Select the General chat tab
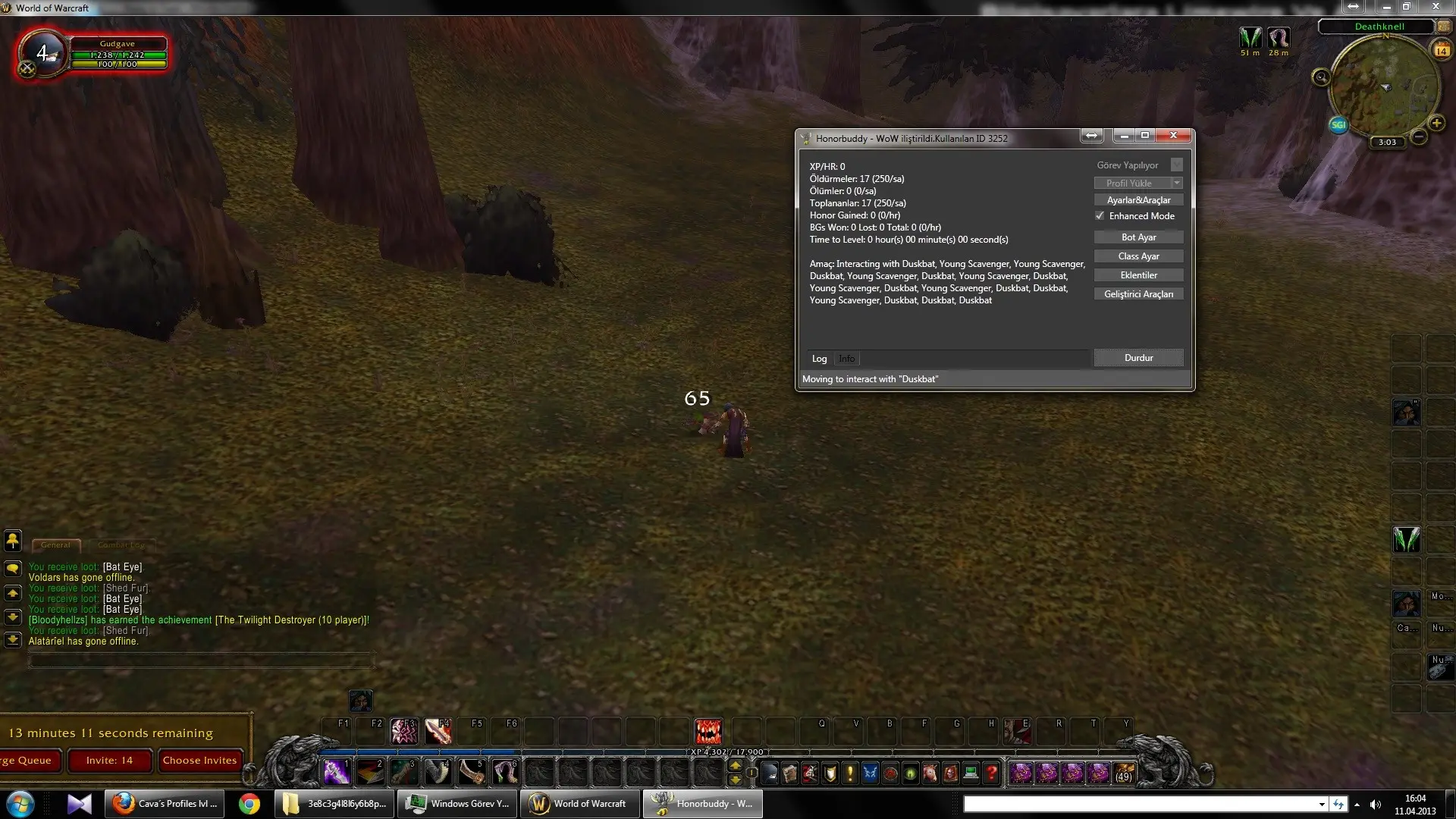 coord(55,544)
